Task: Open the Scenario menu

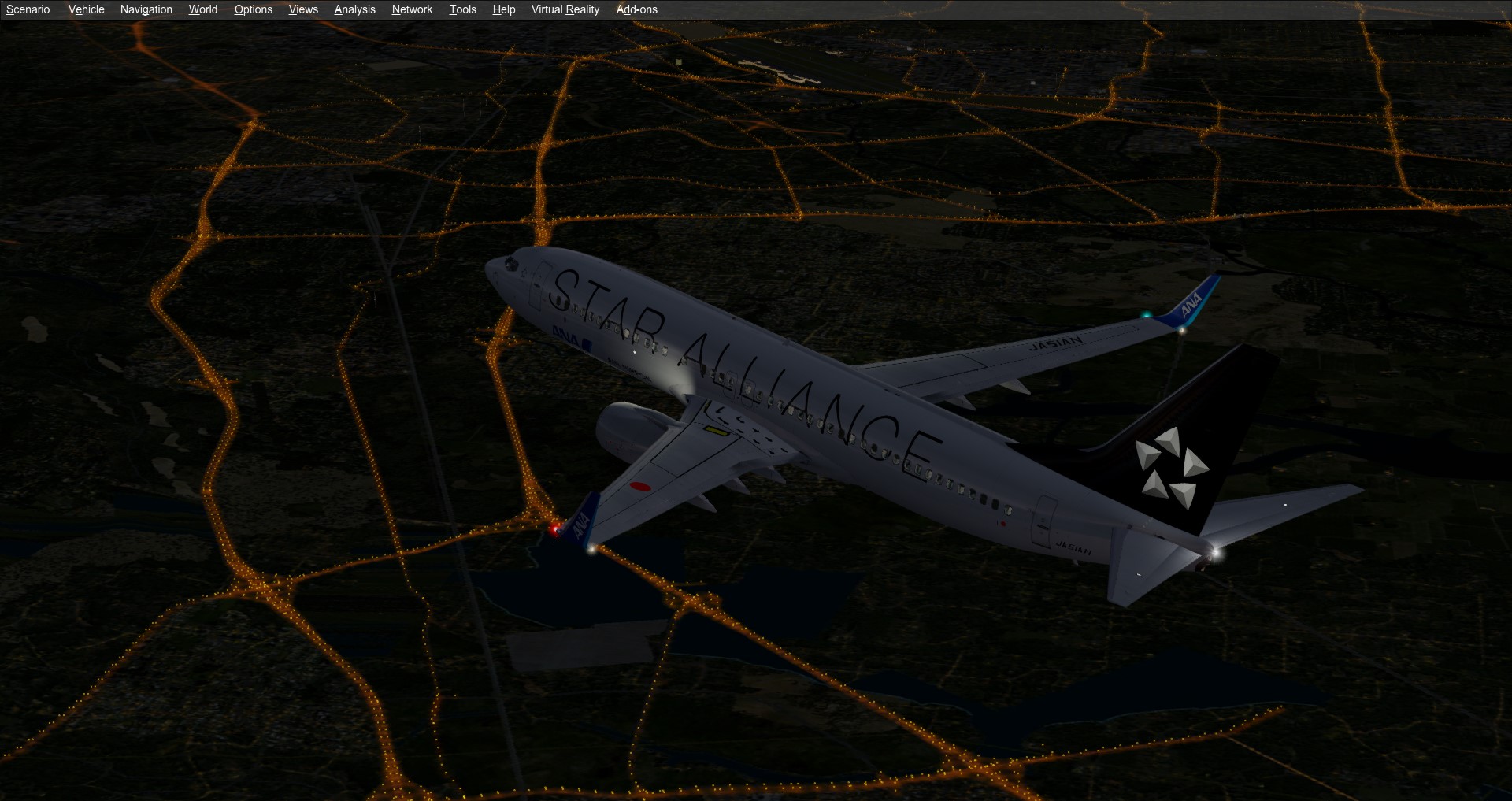Action: (28, 9)
